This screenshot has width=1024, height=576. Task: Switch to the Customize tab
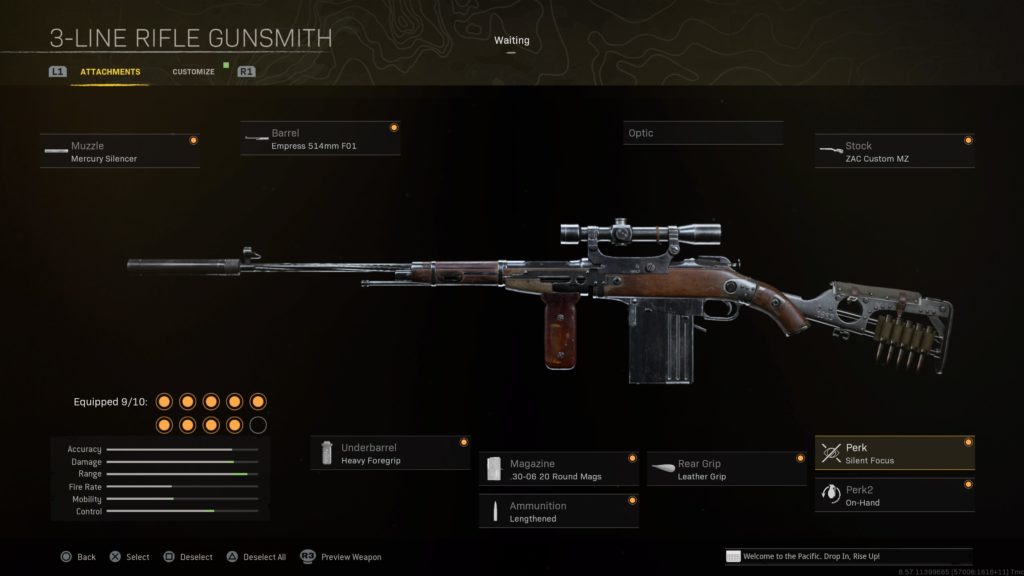(x=193, y=72)
